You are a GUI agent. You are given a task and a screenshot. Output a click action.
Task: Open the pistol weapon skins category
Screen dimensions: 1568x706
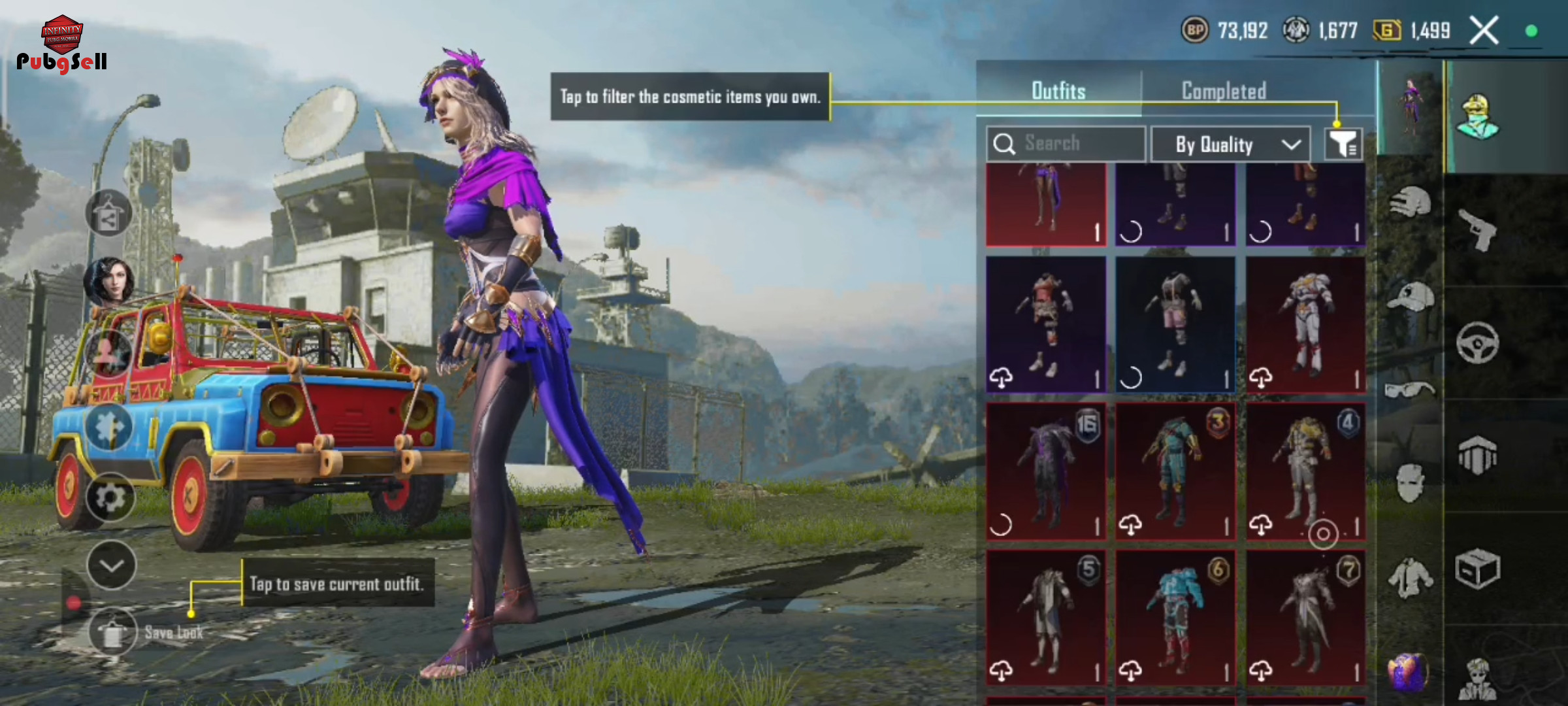(1478, 230)
